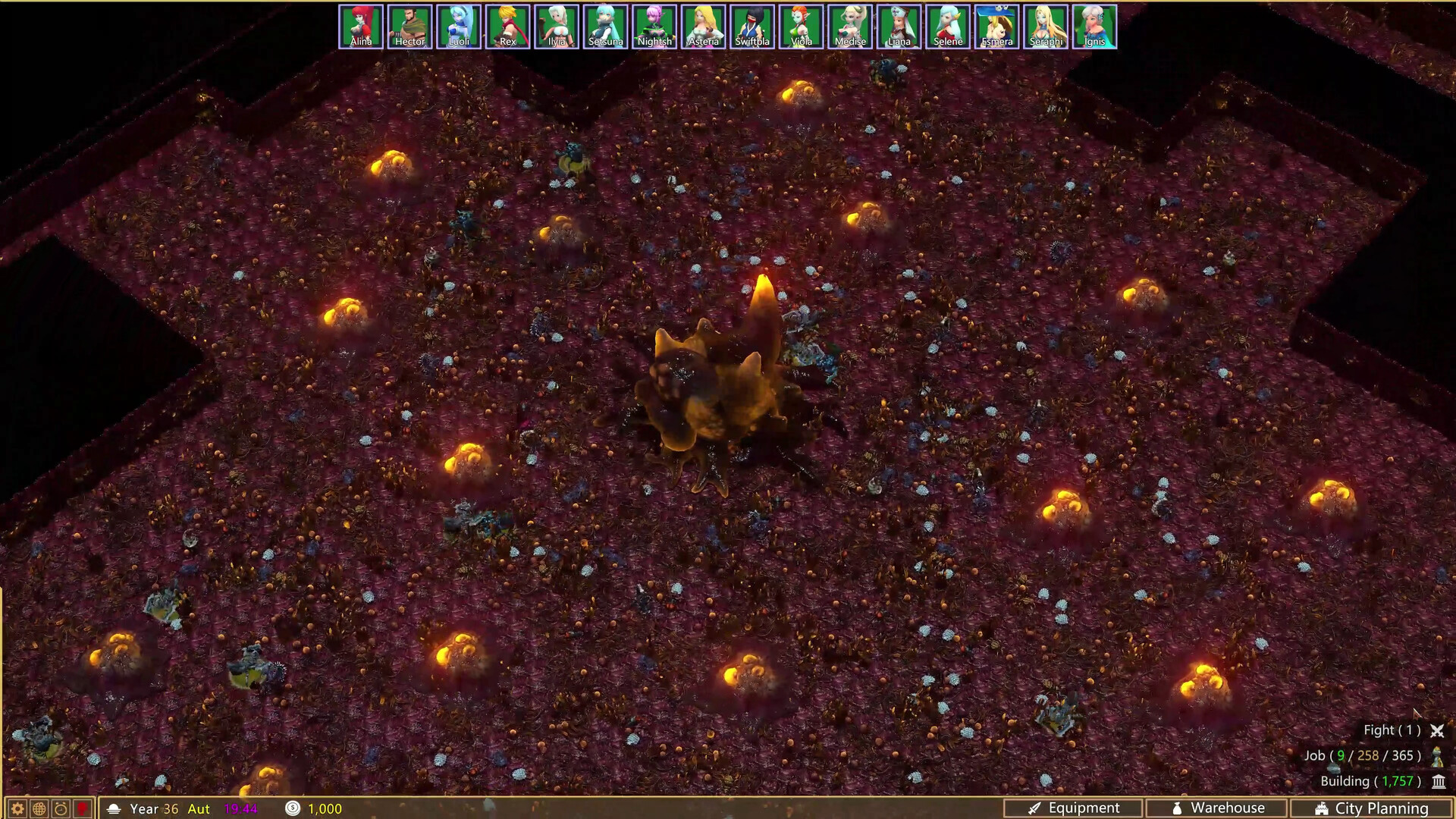Open the game speed stopwatch icon
This screenshot has height=819, width=1456.
[59, 808]
